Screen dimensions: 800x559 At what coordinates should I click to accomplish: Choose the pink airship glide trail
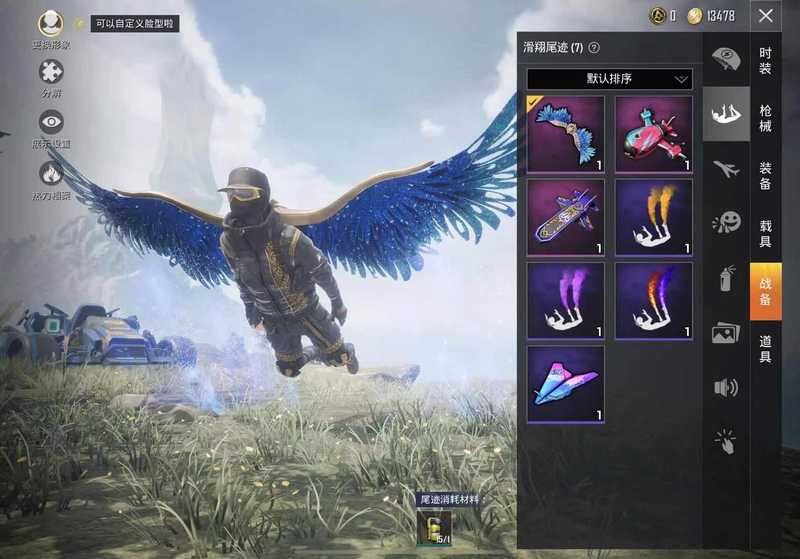653,134
